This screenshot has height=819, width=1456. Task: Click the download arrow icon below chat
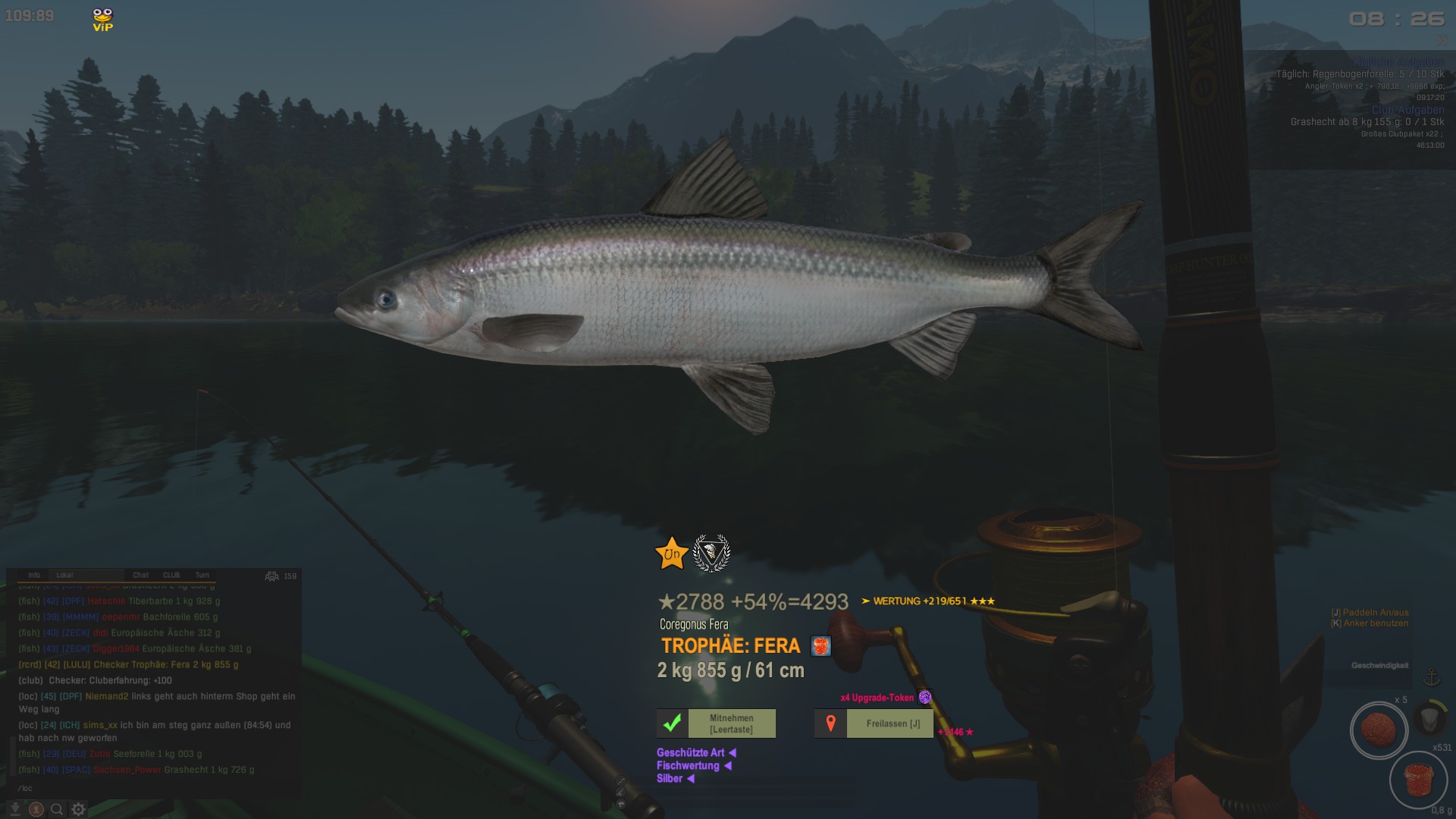(x=14, y=809)
